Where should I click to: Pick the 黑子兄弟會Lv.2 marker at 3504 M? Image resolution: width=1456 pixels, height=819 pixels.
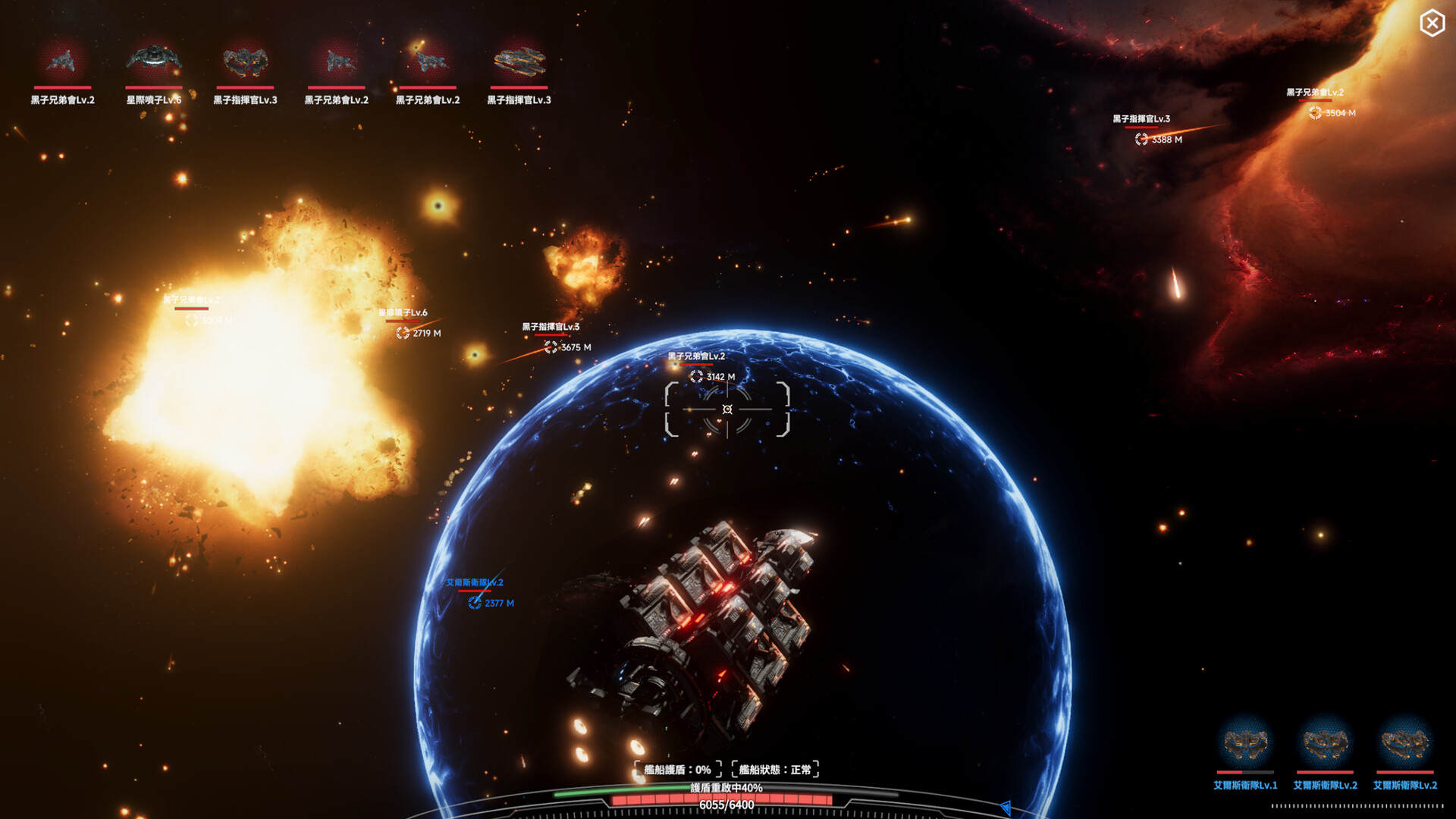click(1315, 113)
